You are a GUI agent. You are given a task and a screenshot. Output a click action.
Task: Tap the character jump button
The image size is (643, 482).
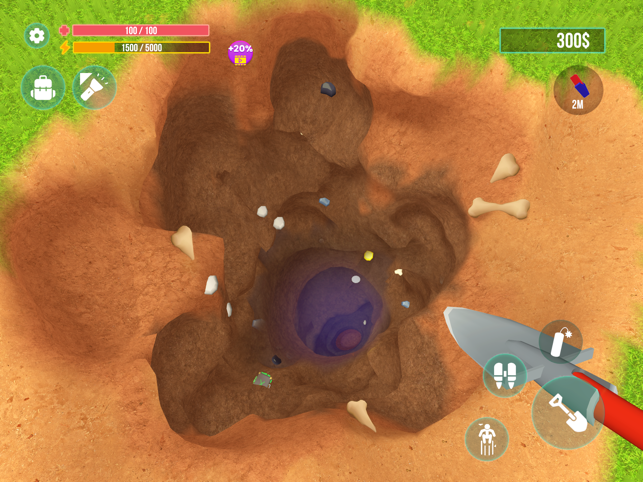pyautogui.click(x=487, y=438)
